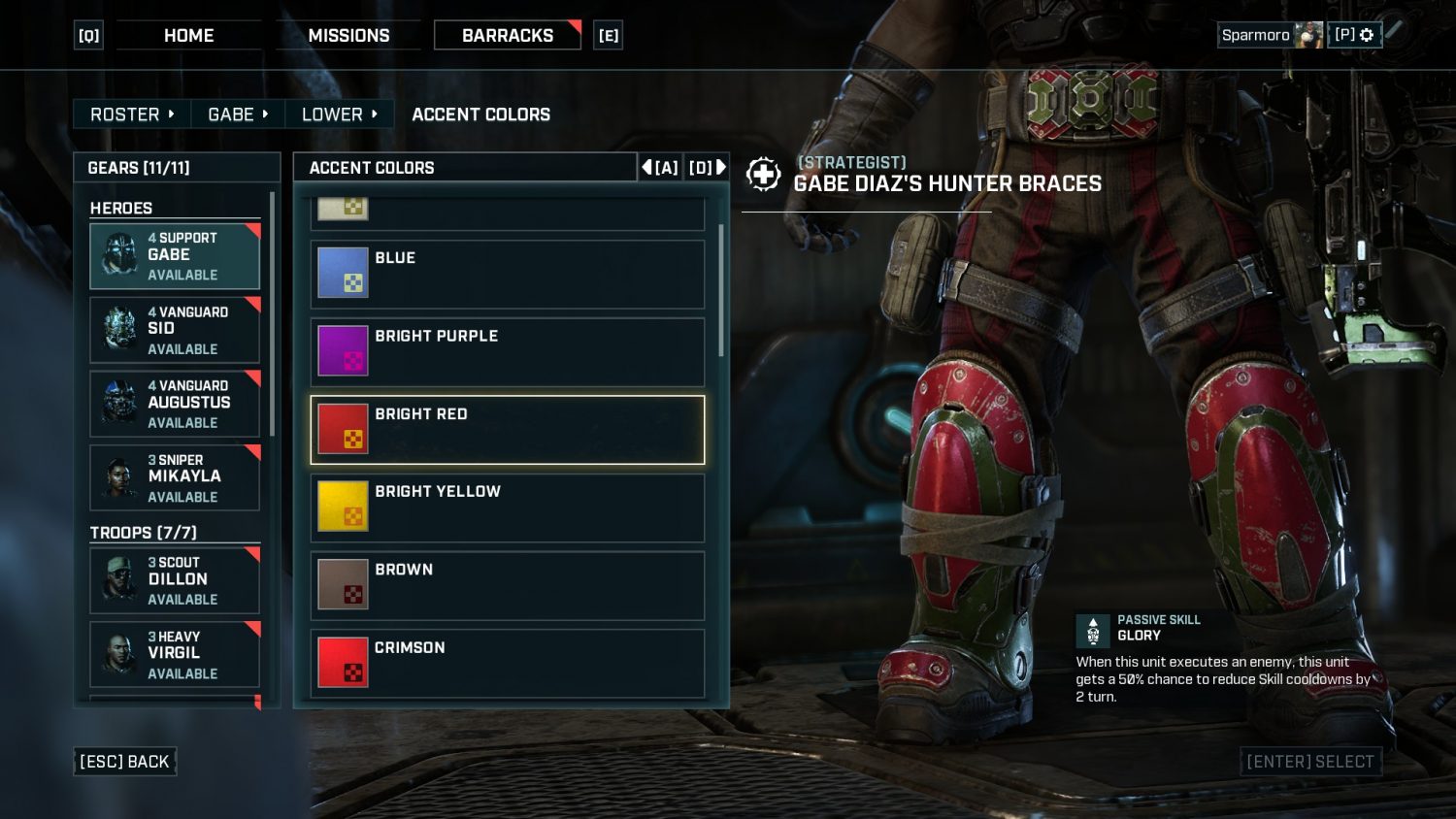Viewport: 1456px width, 819px height.
Task: Select scout Dillon from troops
Action: pyautogui.click(x=175, y=580)
